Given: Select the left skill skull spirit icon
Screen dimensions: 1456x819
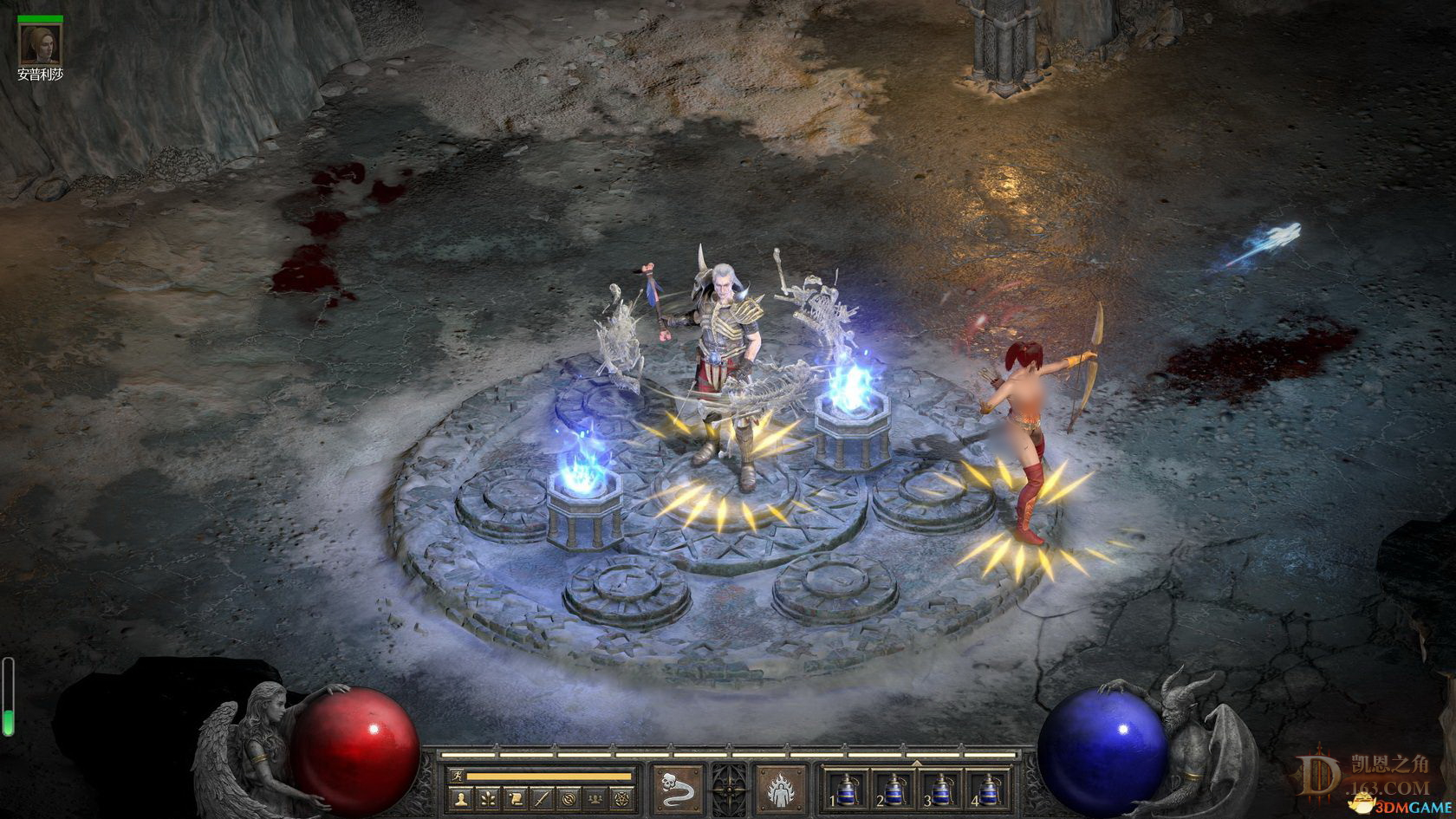Looking at the screenshot, I should click(678, 788).
